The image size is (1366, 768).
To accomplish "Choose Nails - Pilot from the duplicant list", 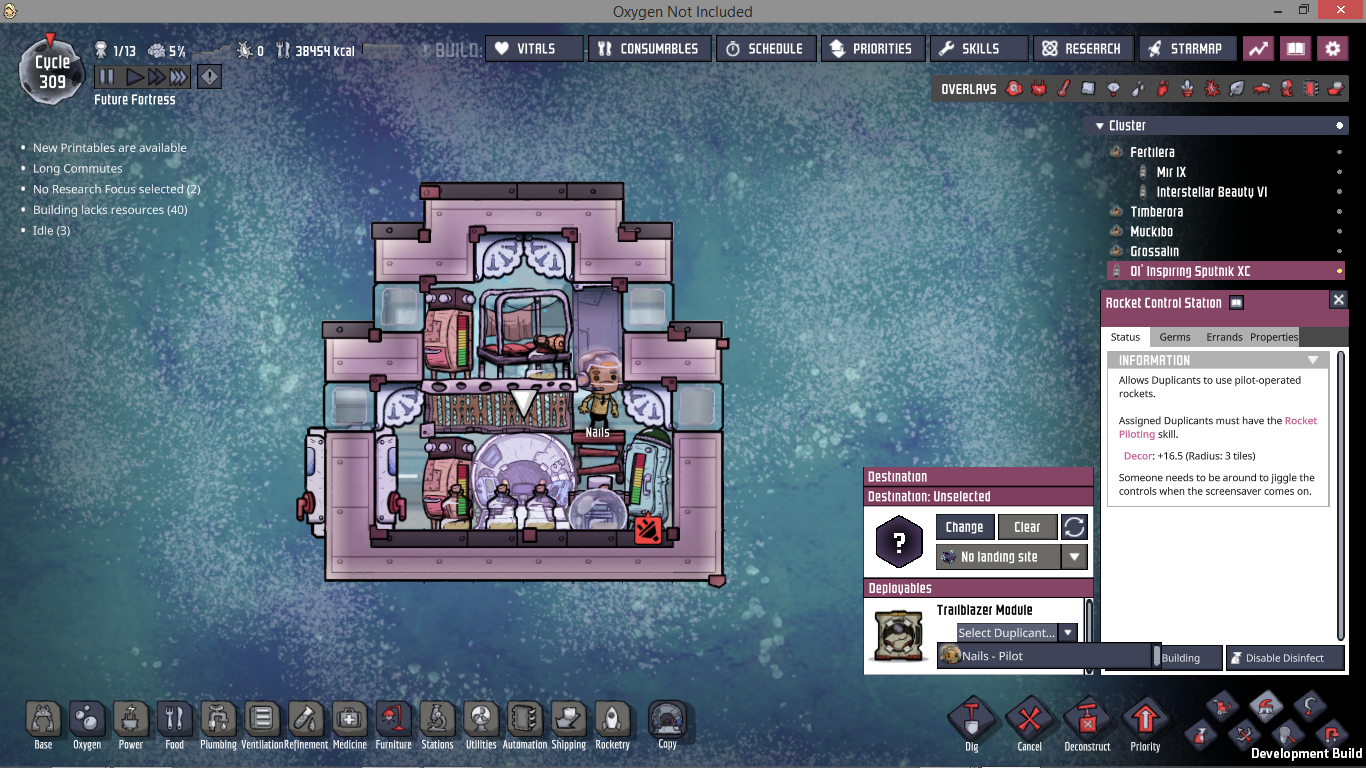I will coord(1042,656).
